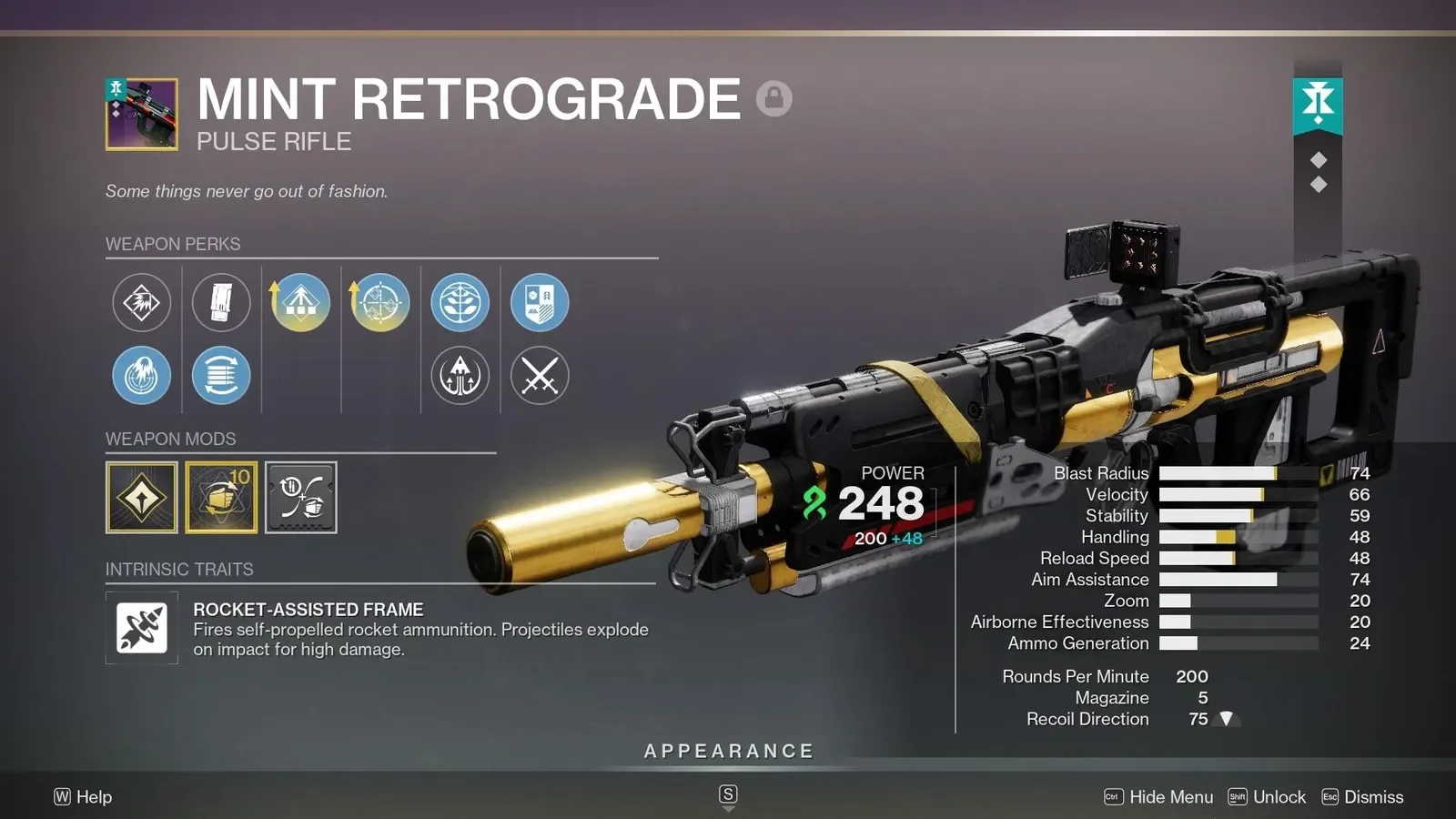This screenshot has height=819, width=1456.
Task: Choose the blue heraldic shield perk
Action: pos(540,302)
